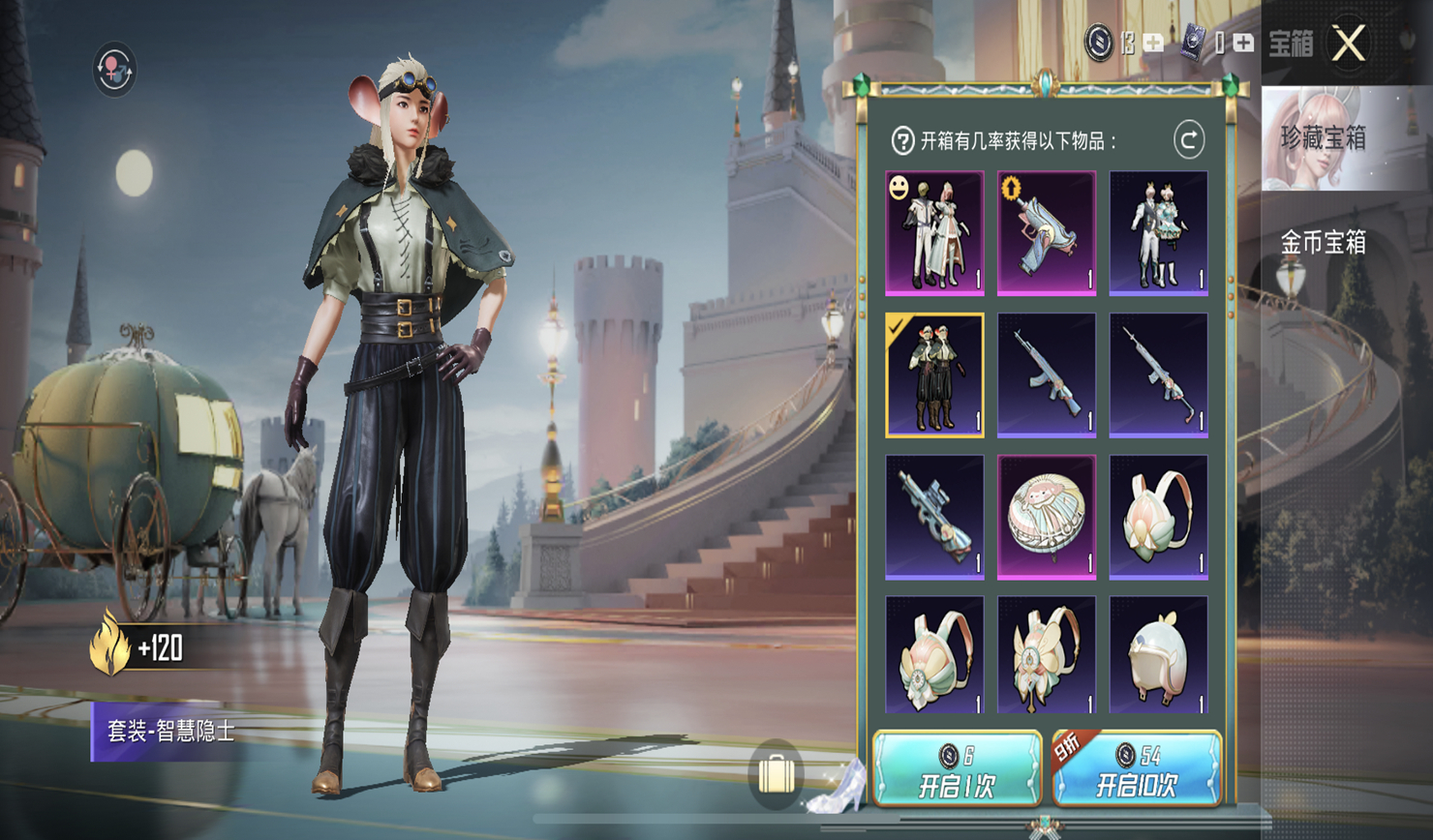Pick the white helmet with ears
Viewport: 1433px width, 840px height.
point(1158,656)
